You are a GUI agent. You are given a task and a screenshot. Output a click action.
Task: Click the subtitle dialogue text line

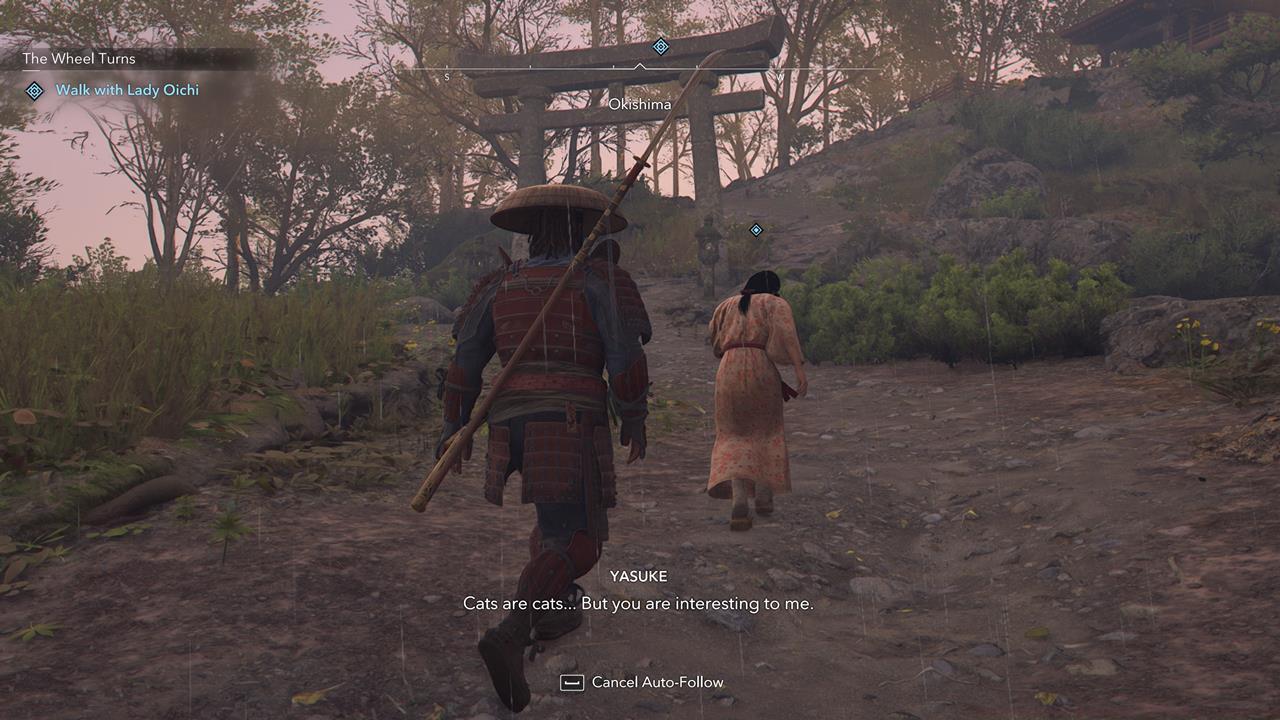click(640, 605)
